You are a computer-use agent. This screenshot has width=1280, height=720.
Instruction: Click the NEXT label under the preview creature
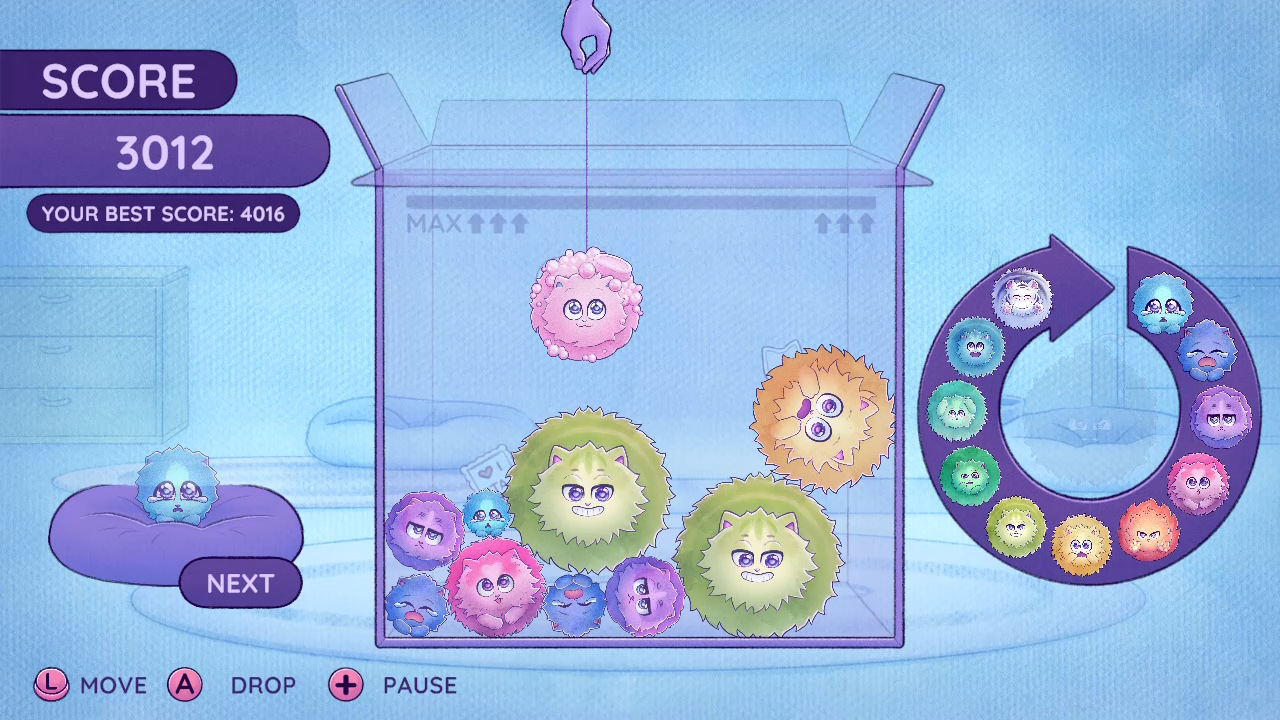[x=240, y=584]
